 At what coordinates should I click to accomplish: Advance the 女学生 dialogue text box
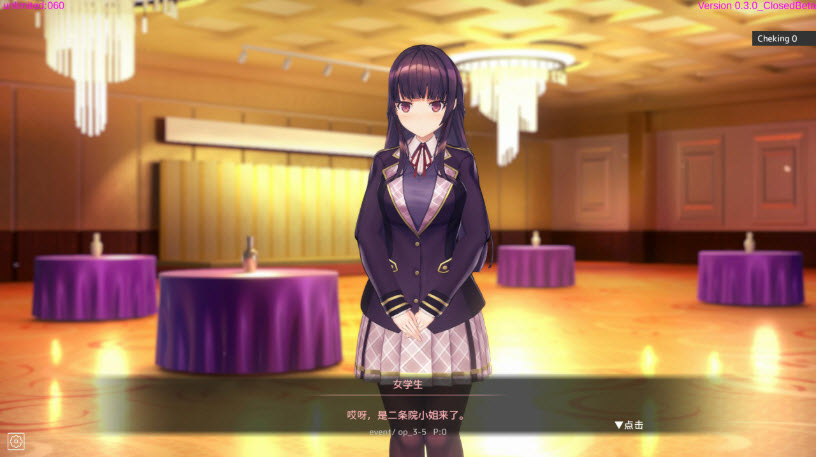(406, 414)
